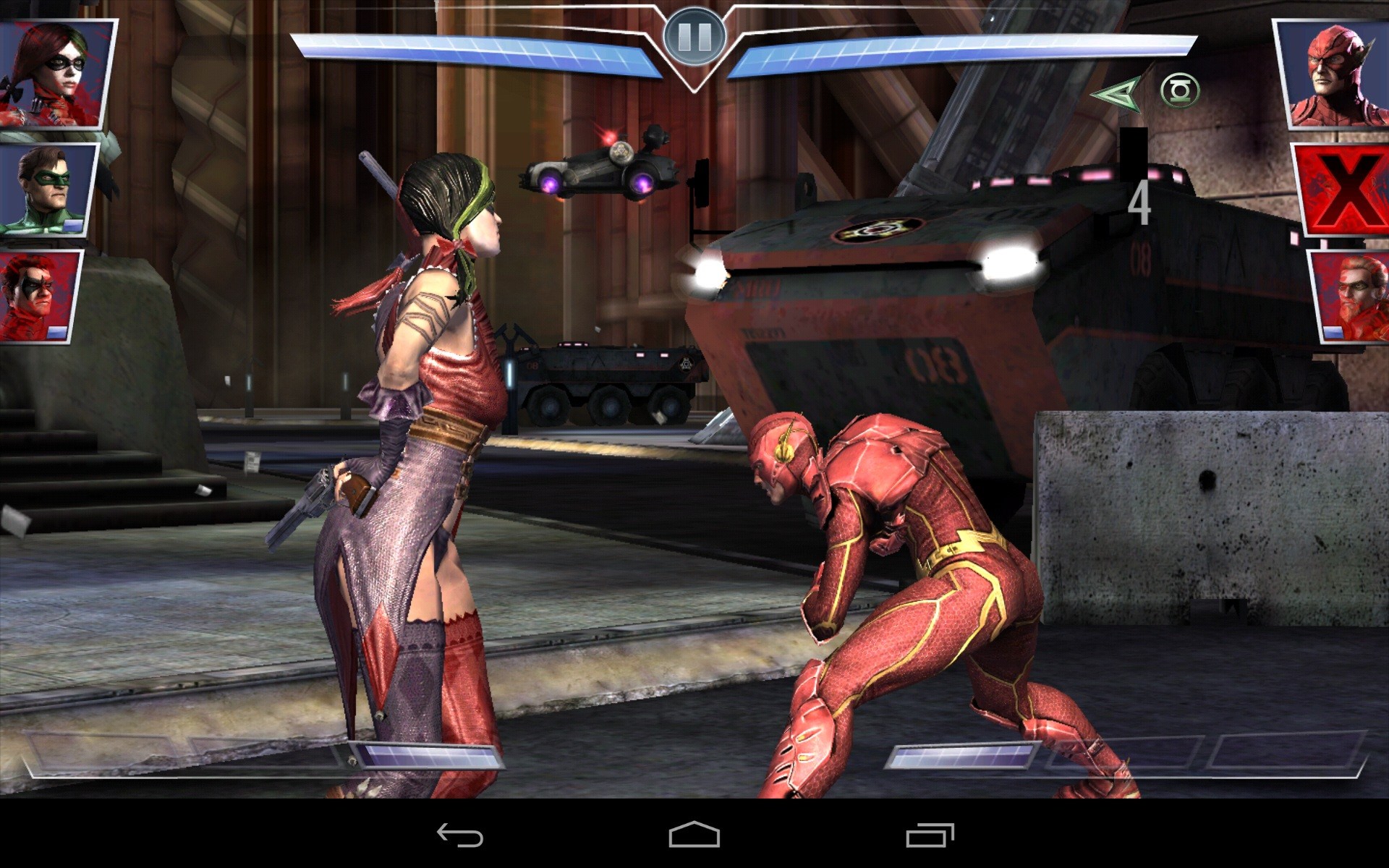1389x868 pixels.
Task: Activate the player's charged special attack meter
Action: pos(425,756)
